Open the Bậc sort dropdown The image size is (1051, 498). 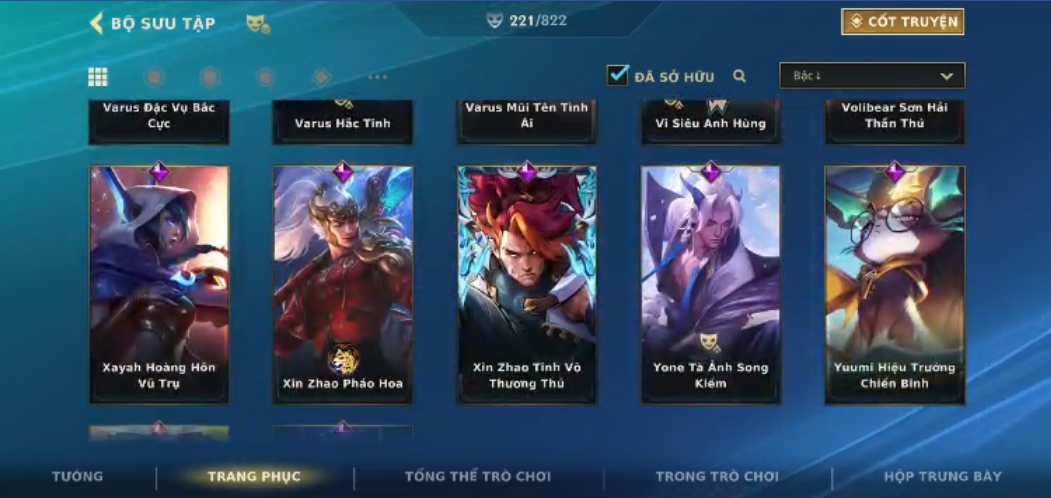click(x=872, y=76)
